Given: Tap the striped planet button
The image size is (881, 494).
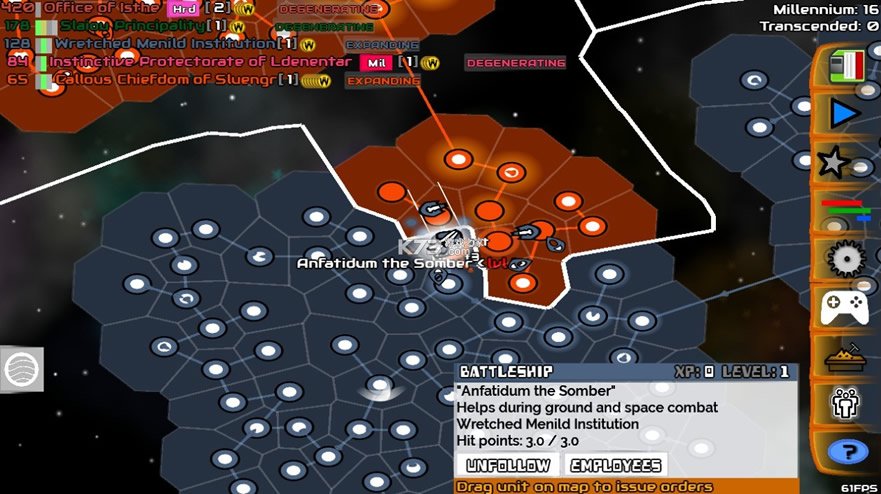Looking at the screenshot, I should click(22, 369).
